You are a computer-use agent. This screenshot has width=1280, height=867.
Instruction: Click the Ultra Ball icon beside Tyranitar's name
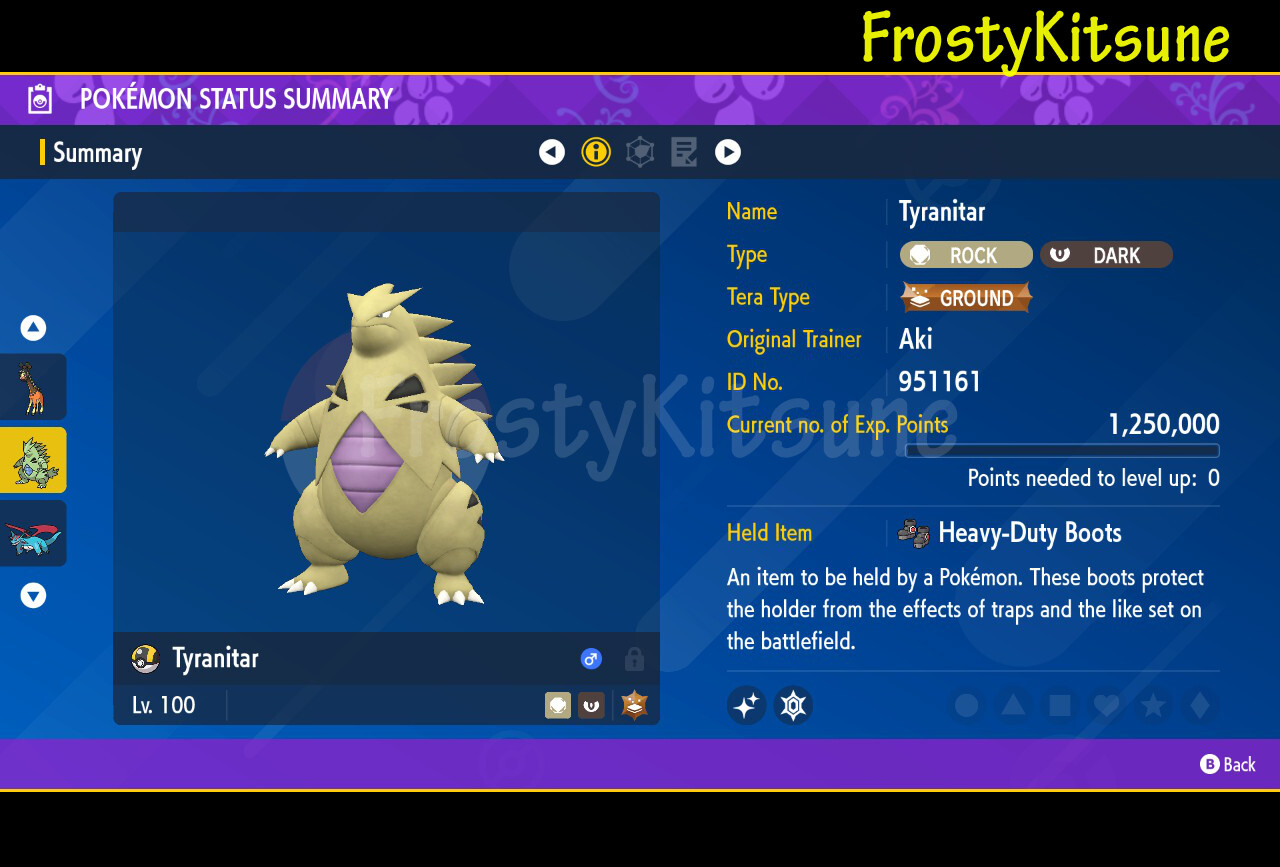pyautogui.click(x=144, y=659)
